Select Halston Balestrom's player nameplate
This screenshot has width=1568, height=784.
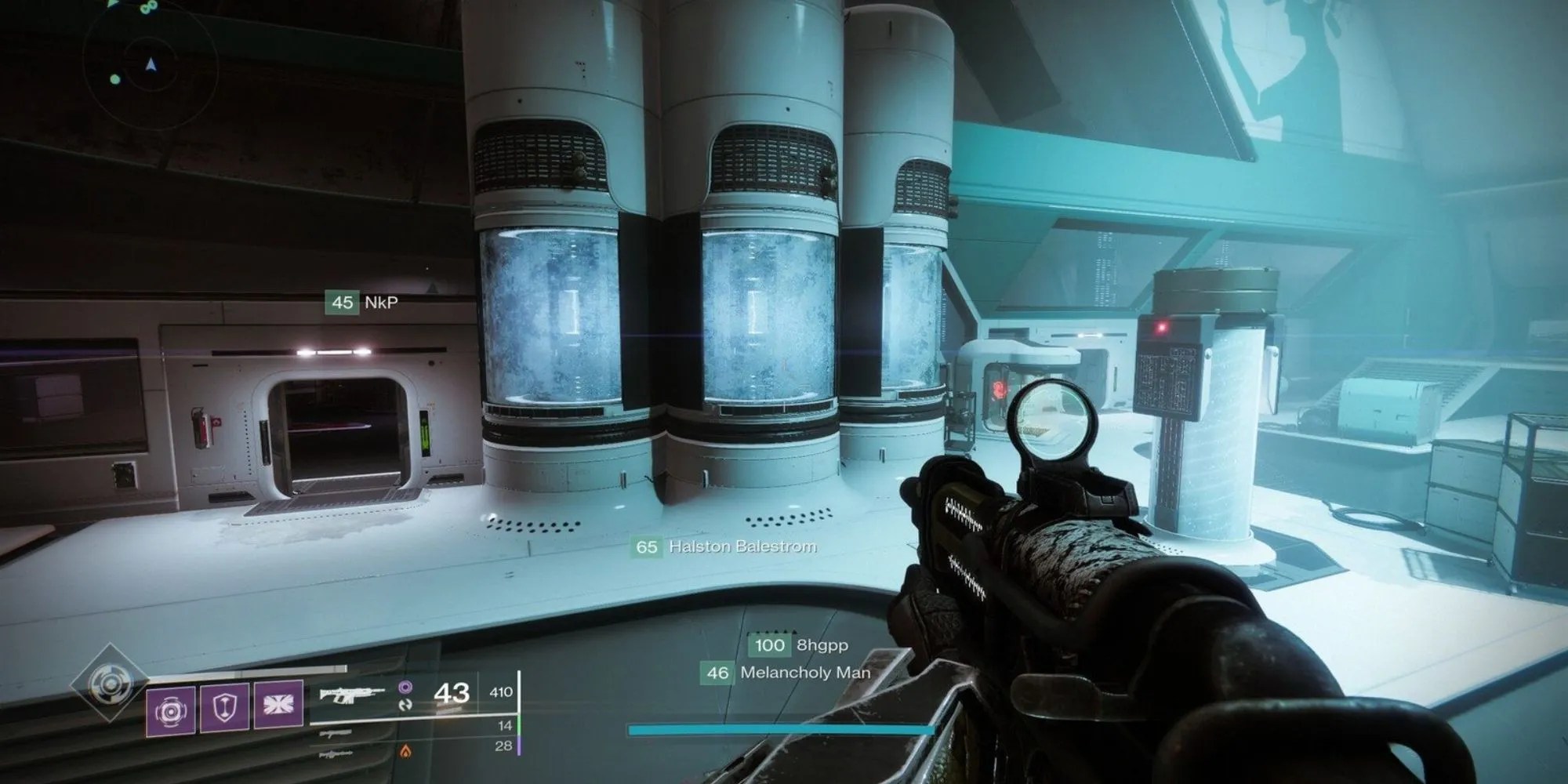point(725,546)
